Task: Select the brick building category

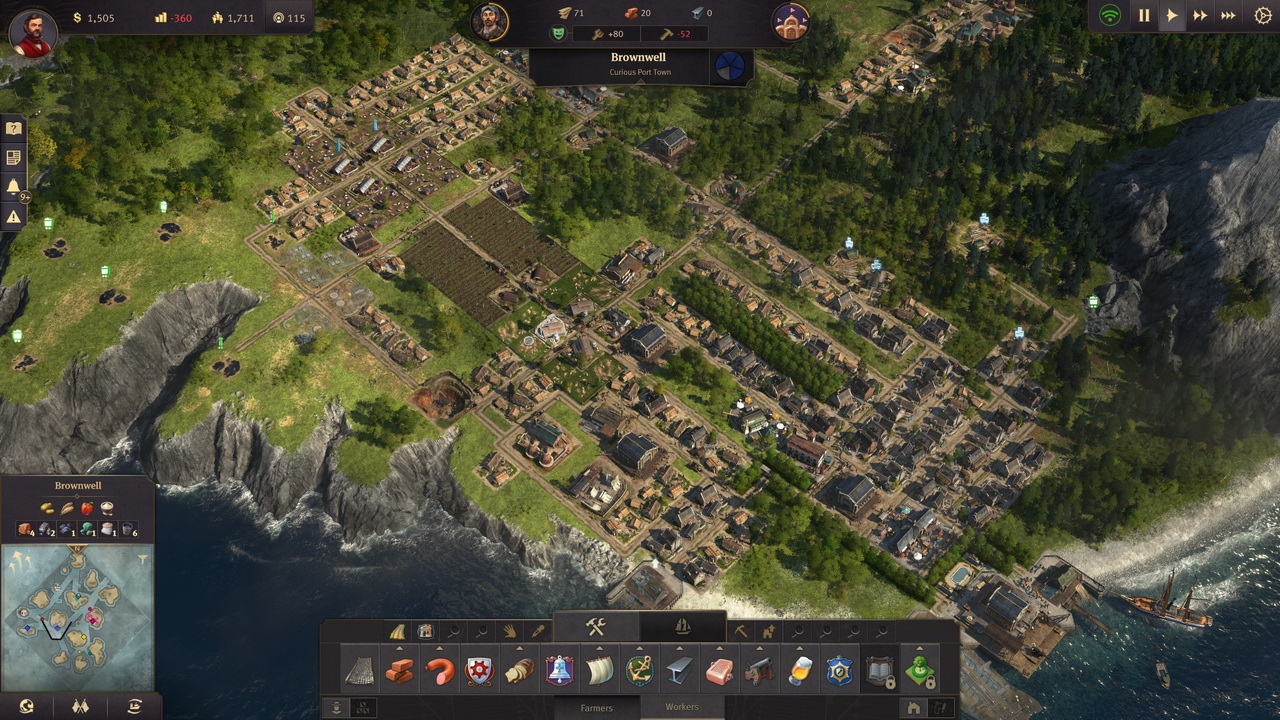Action: [x=400, y=671]
